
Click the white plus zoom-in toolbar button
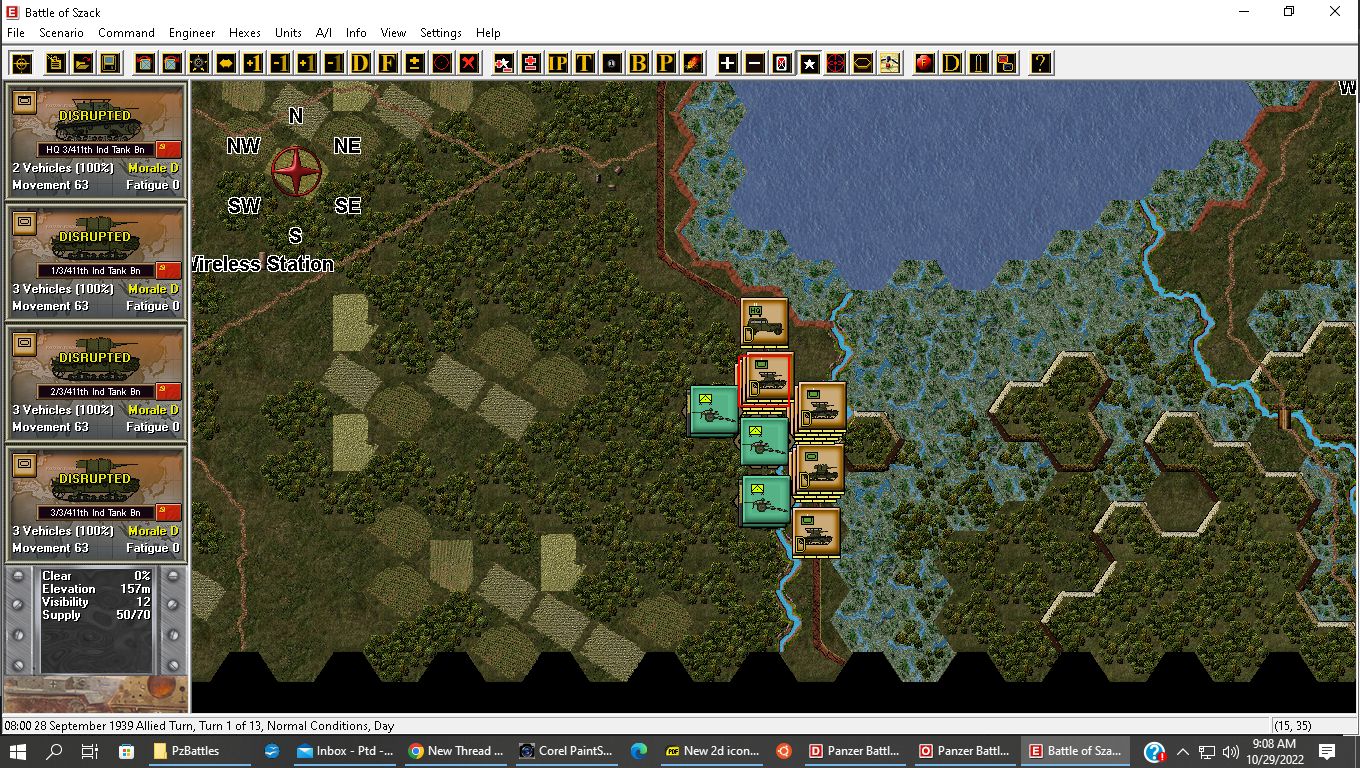pos(727,64)
